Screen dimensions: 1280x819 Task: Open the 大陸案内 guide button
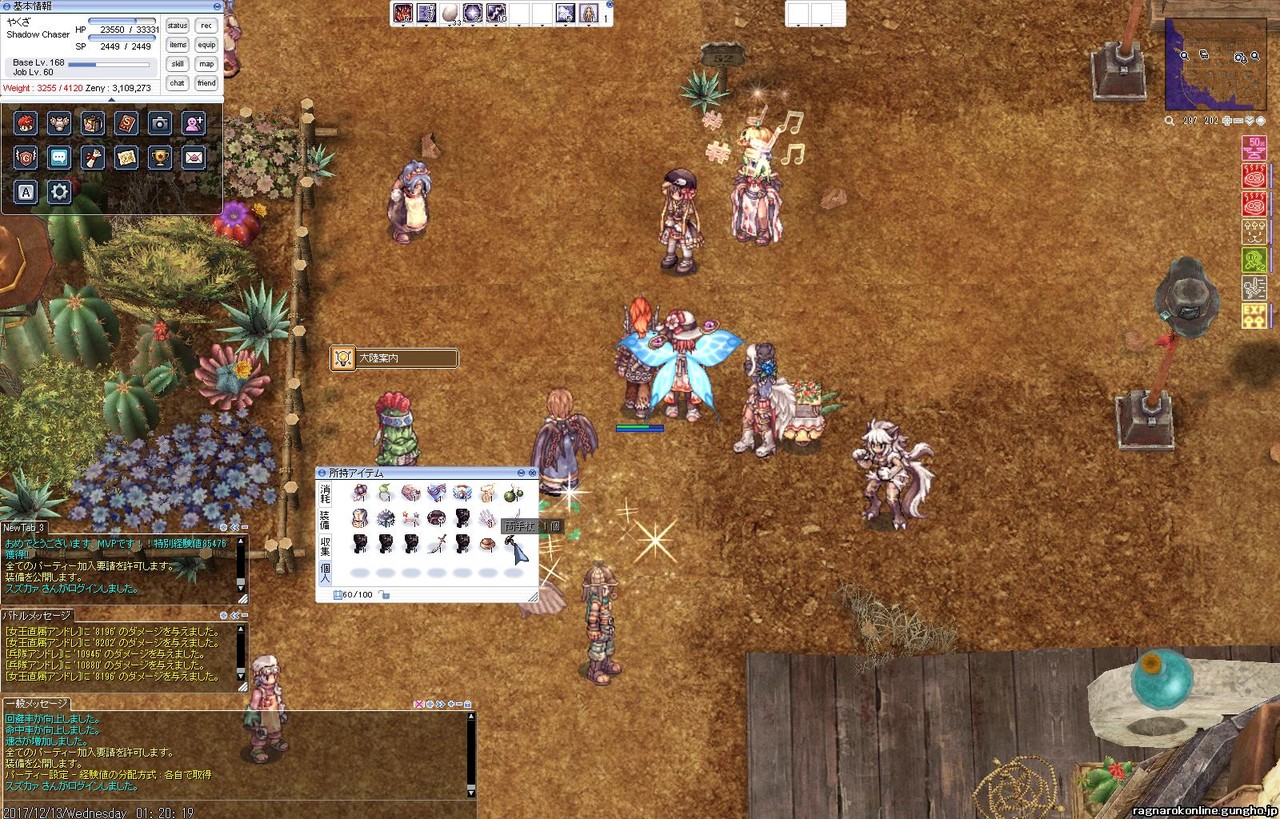point(395,358)
